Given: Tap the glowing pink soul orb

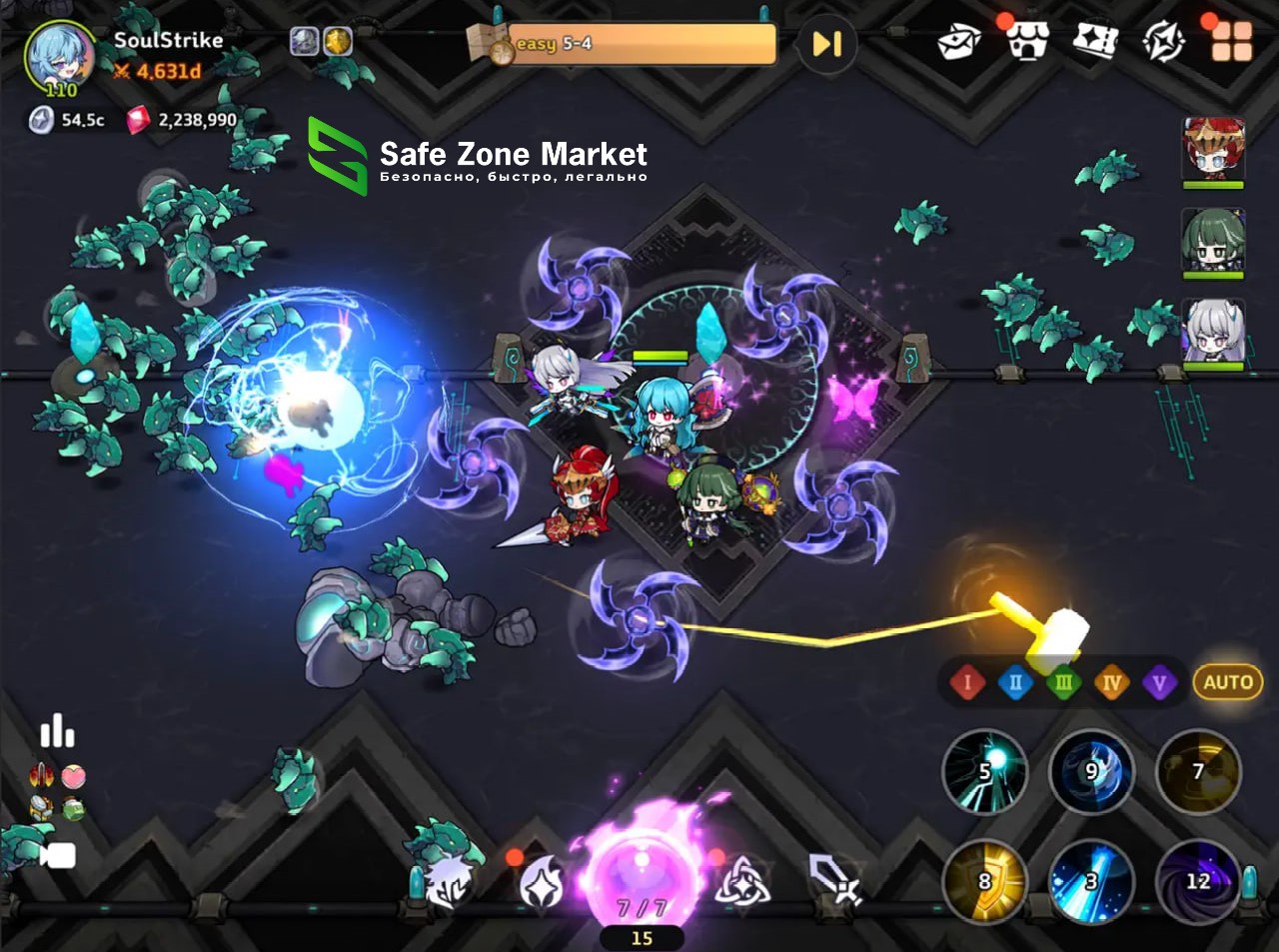Looking at the screenshot, I should coord(641,869).
